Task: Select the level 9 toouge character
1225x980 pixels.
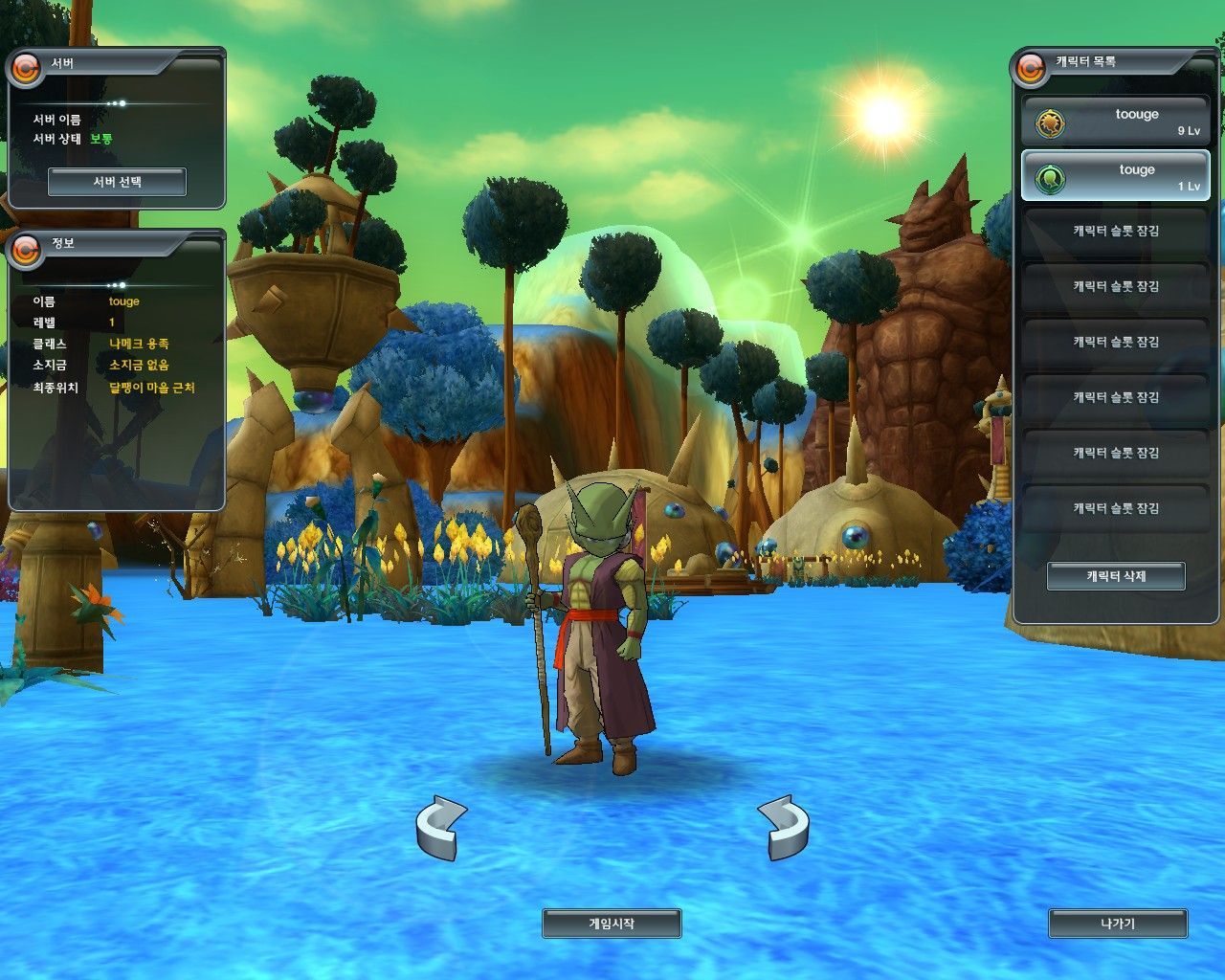Action: [1116, 122]
